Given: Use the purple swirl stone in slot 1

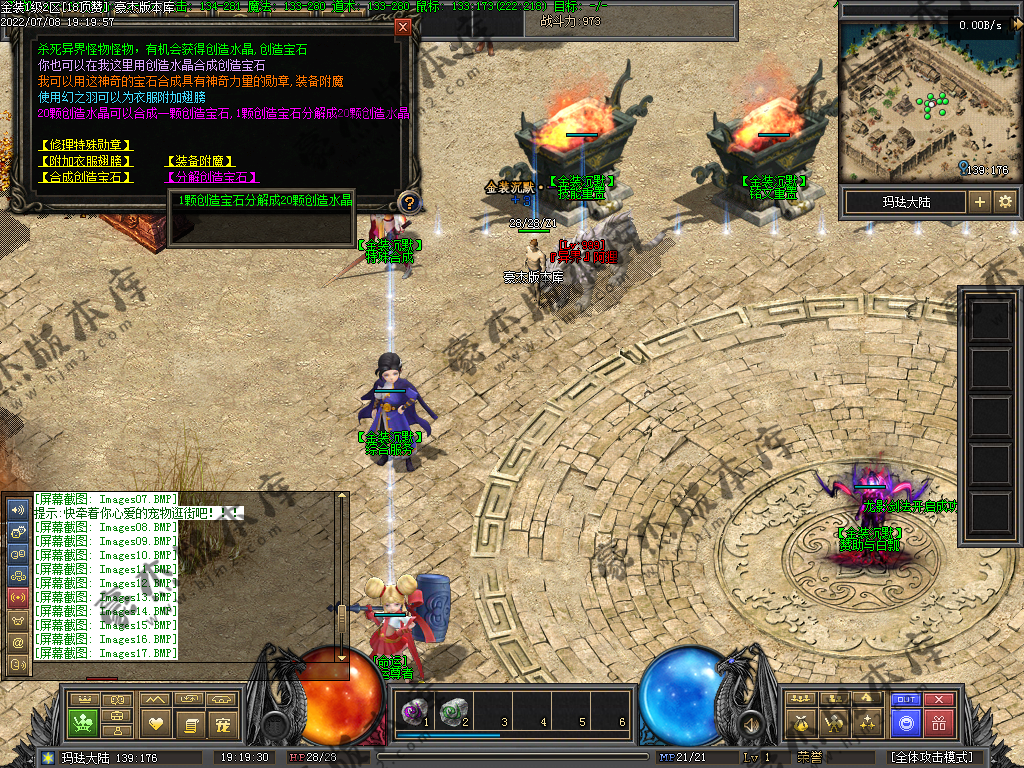Looking at the screenshot, I should point(411,712).
